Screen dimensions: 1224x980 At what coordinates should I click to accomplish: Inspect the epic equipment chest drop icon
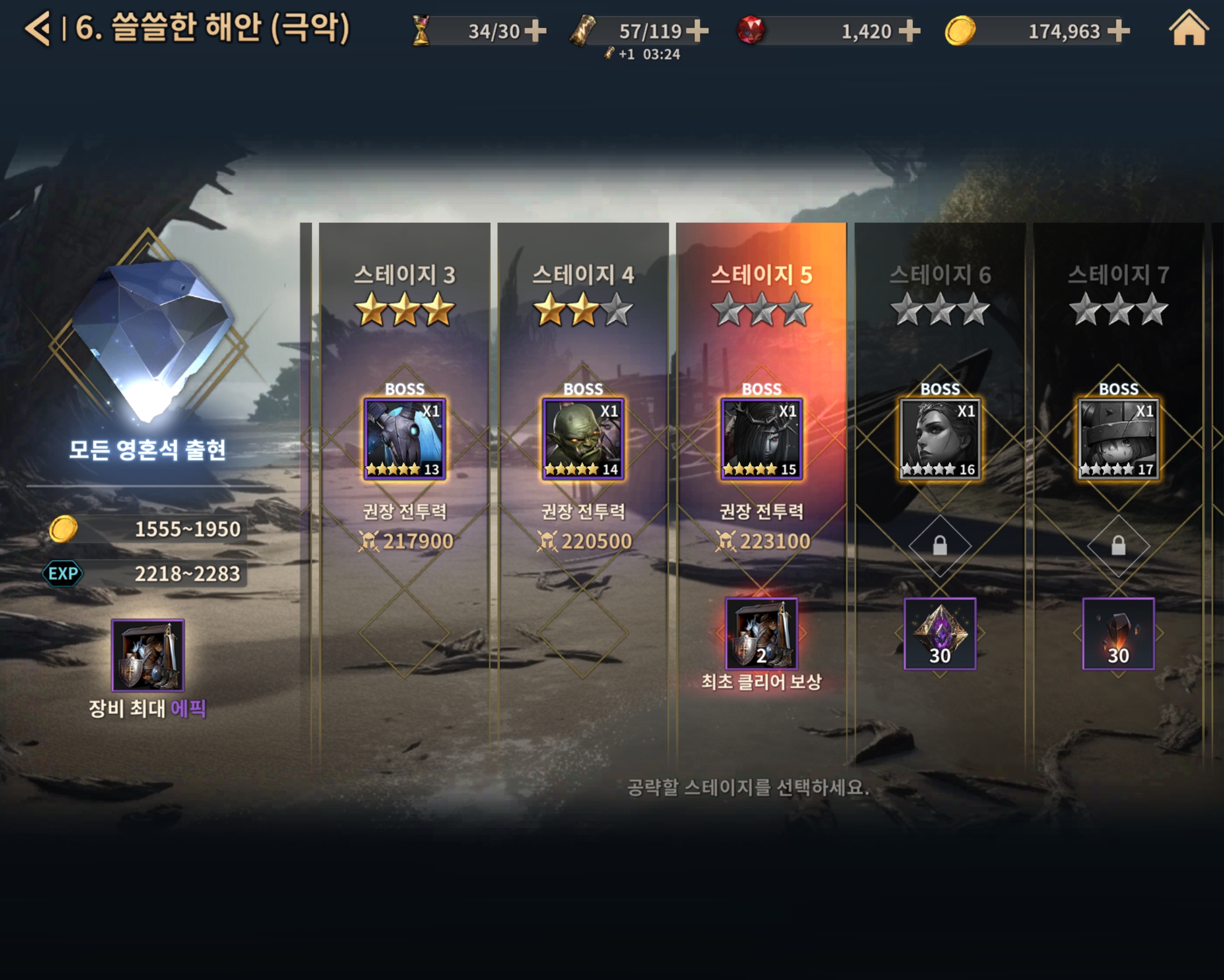147,655
